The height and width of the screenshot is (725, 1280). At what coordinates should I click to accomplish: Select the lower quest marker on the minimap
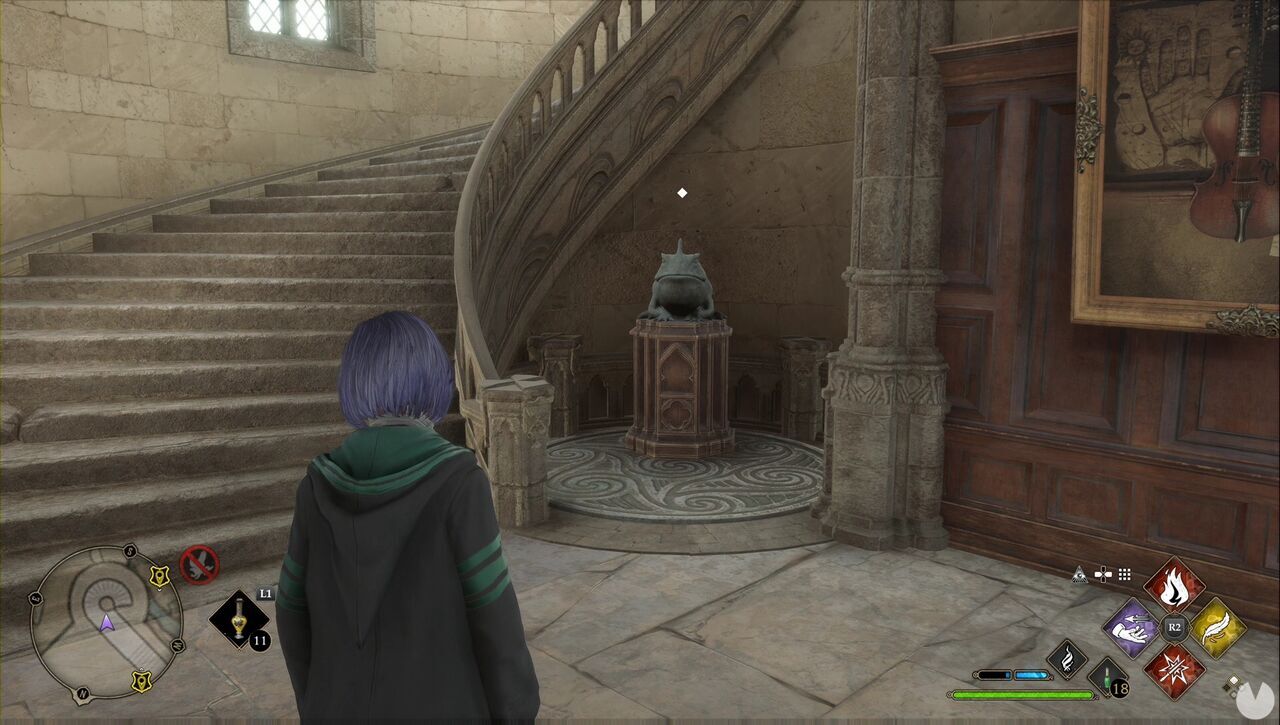click(142, 680)
